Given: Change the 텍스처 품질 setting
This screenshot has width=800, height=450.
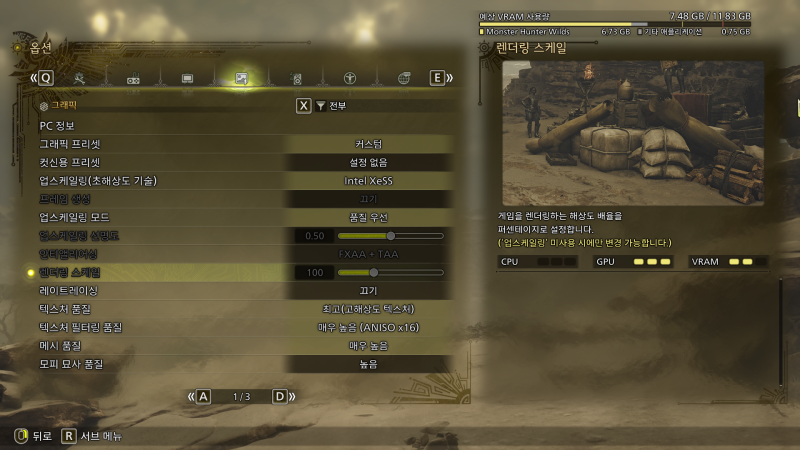Looking at the screenshot, I should click(368, 309).
